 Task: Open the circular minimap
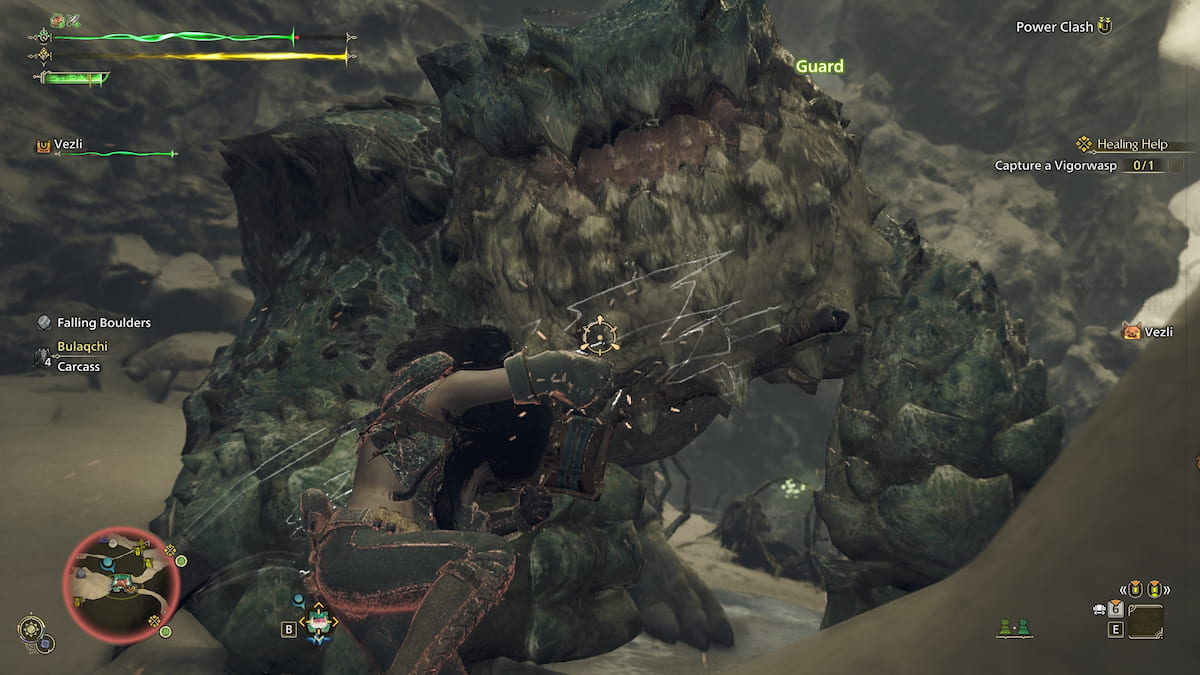coord(121,582)
